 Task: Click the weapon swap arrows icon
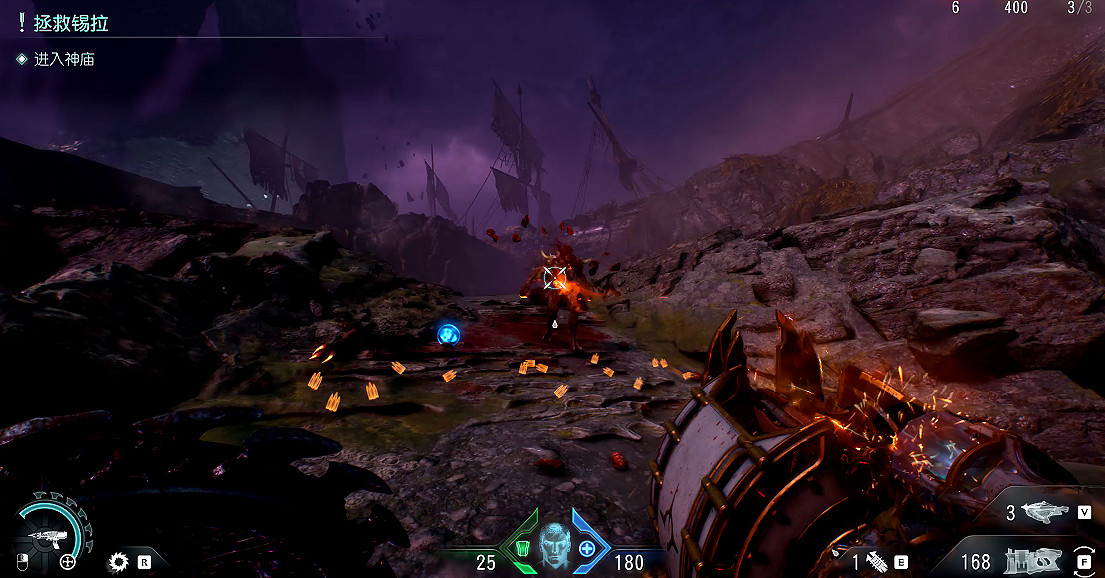(x=1083, y=561)
